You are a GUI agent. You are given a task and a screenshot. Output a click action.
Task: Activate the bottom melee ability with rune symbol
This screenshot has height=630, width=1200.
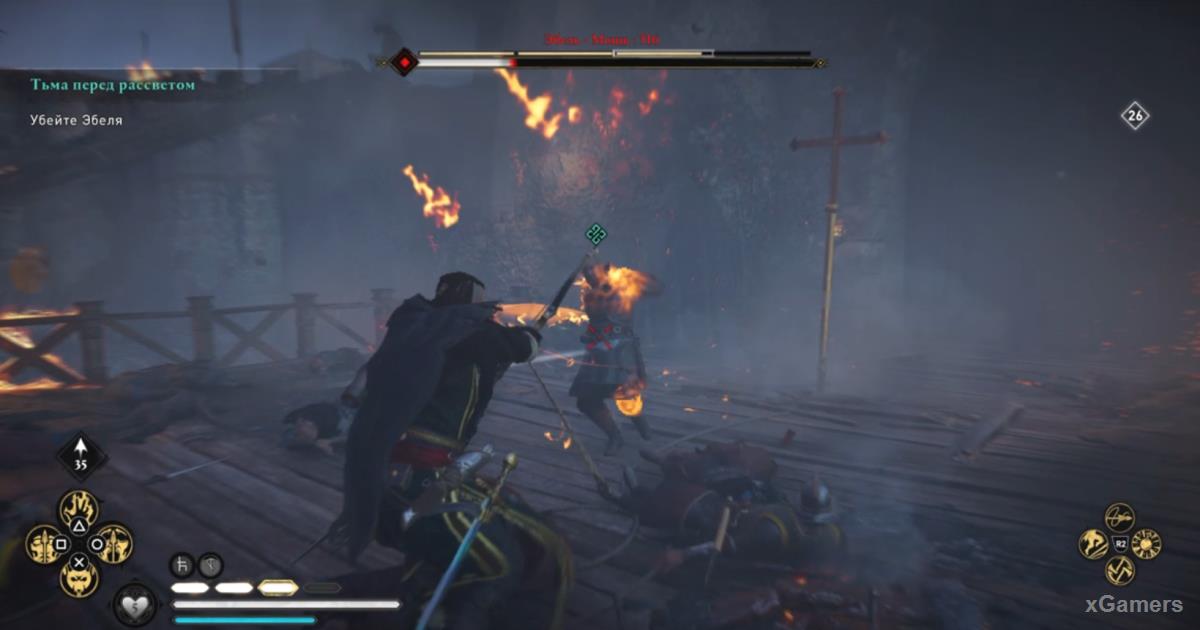(x=1120, y=571)
